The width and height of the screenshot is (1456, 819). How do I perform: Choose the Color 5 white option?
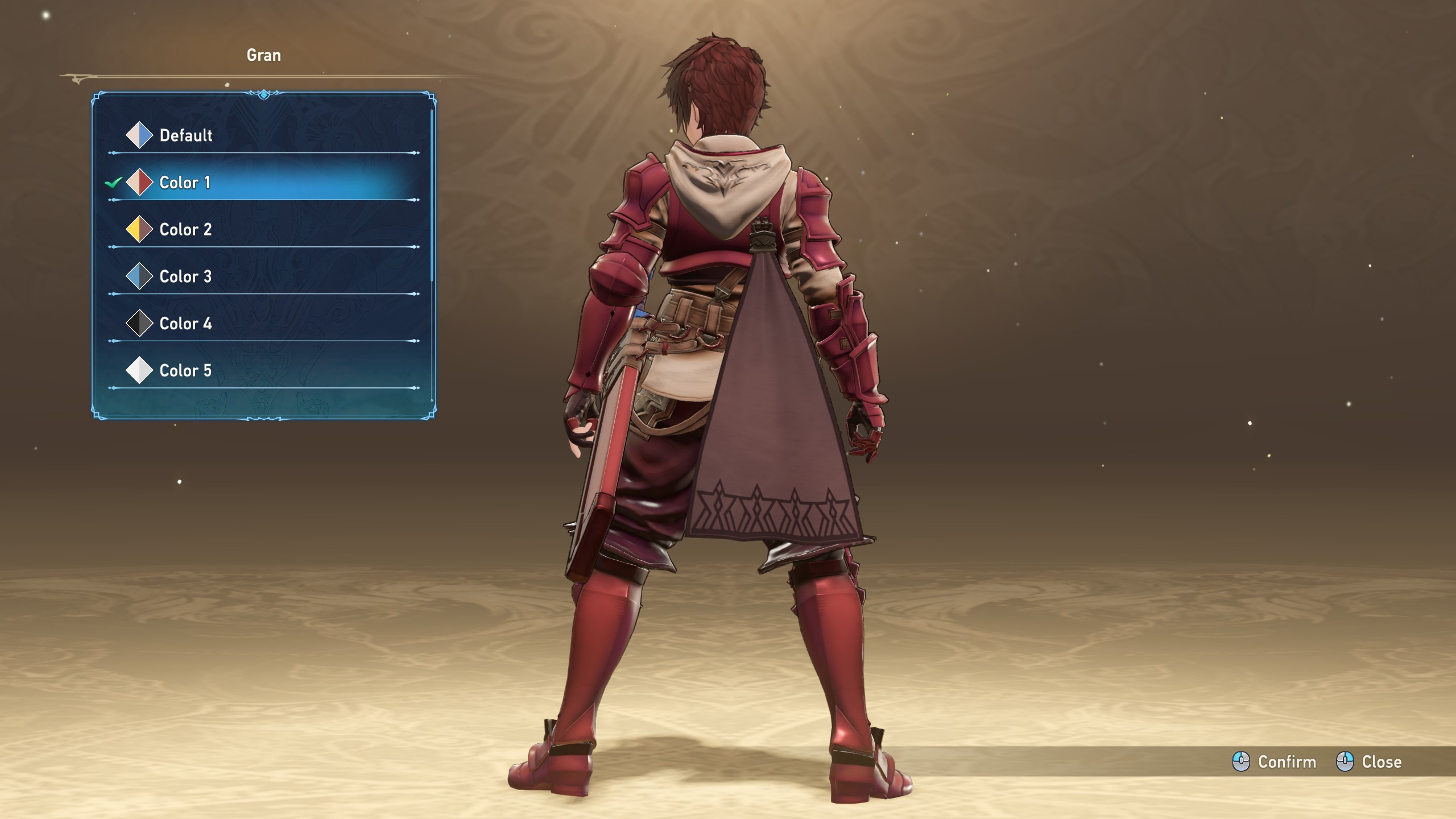(x=185, y=371)
